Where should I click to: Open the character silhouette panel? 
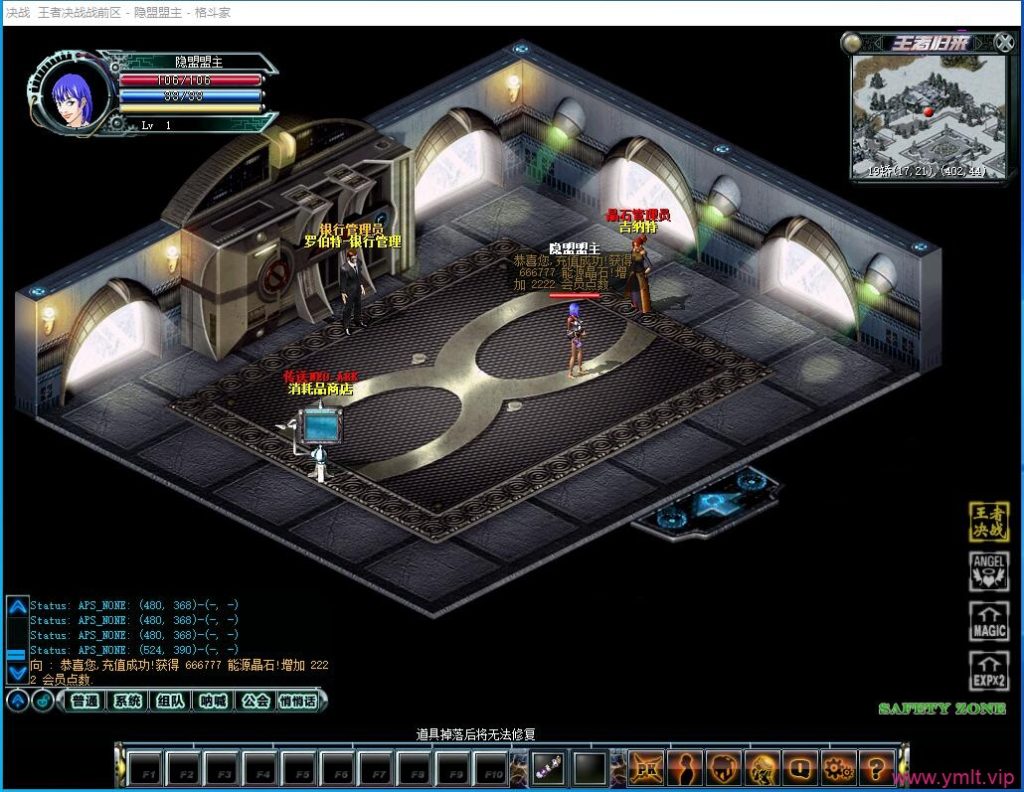point(685,768)
